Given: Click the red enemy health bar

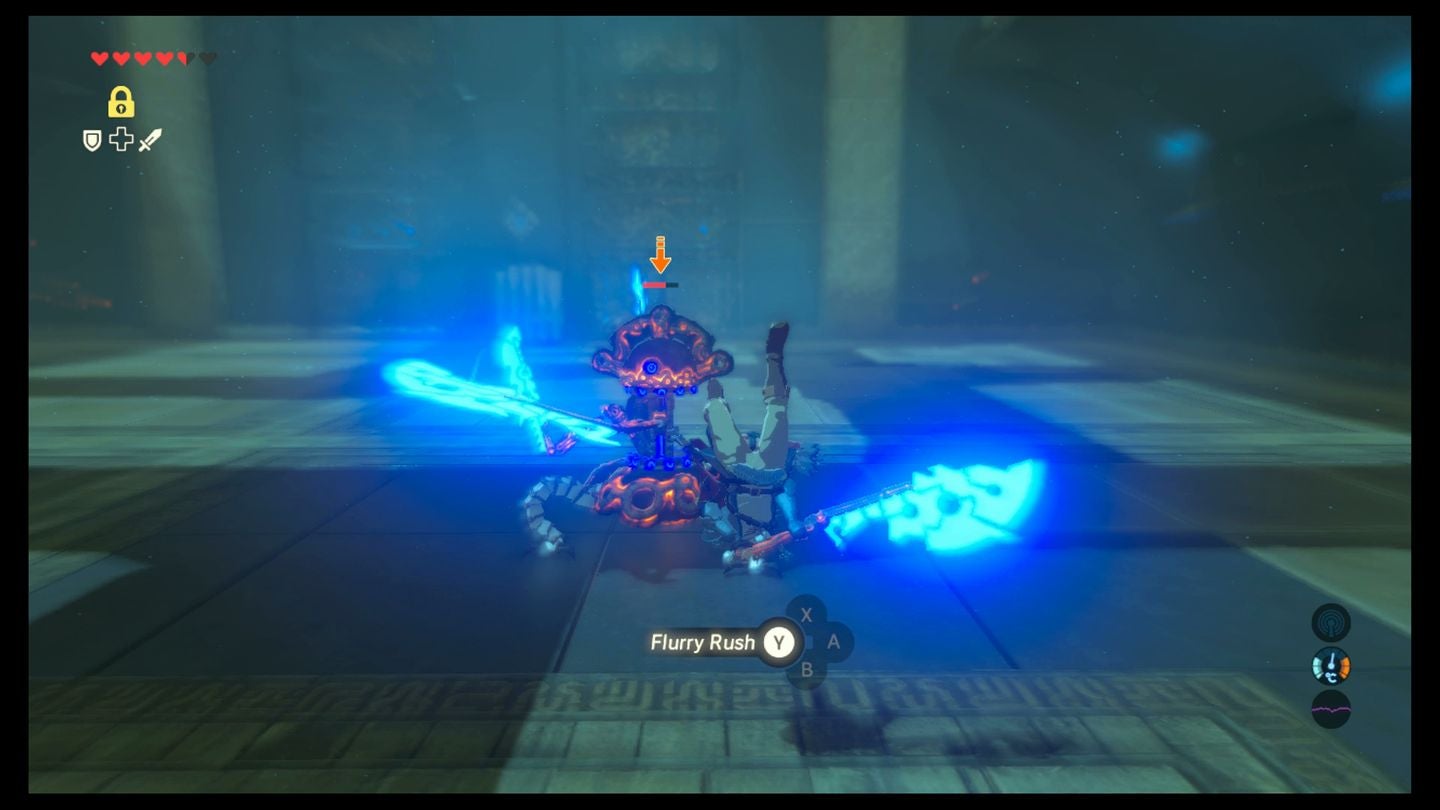Looking at the screenshot, I should (654, 283).
